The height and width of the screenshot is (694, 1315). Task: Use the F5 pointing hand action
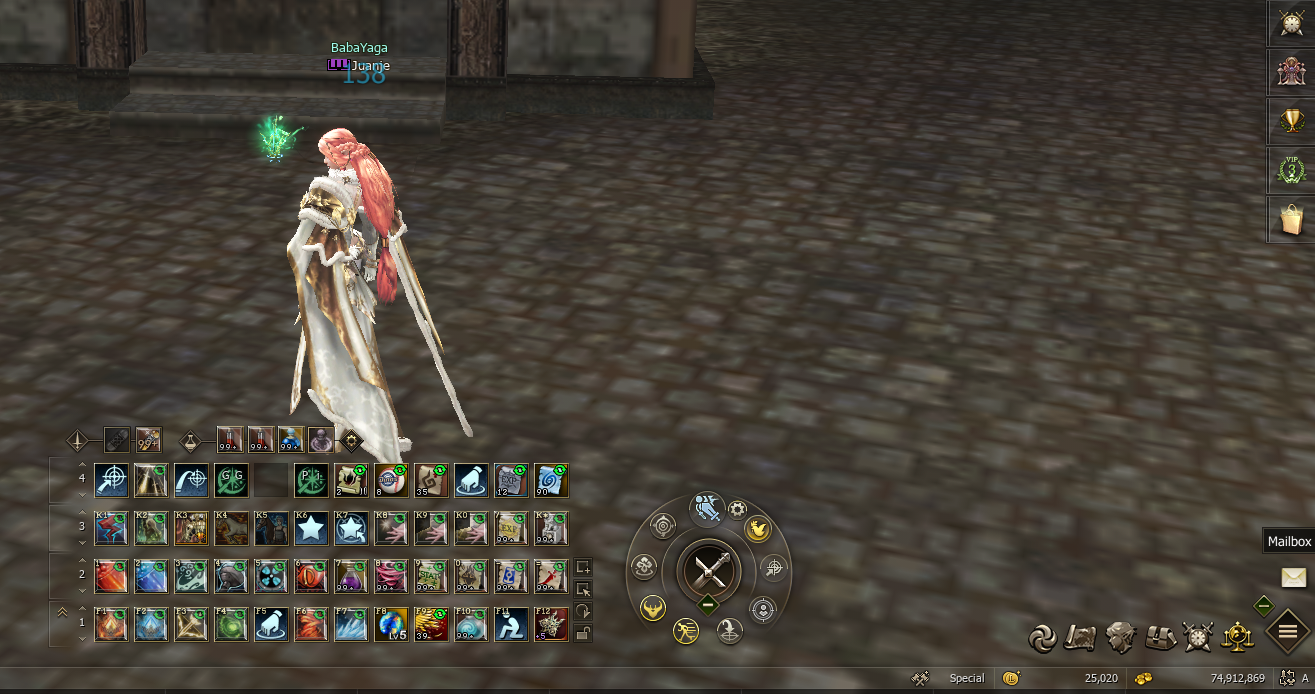(x=270, y=624)
